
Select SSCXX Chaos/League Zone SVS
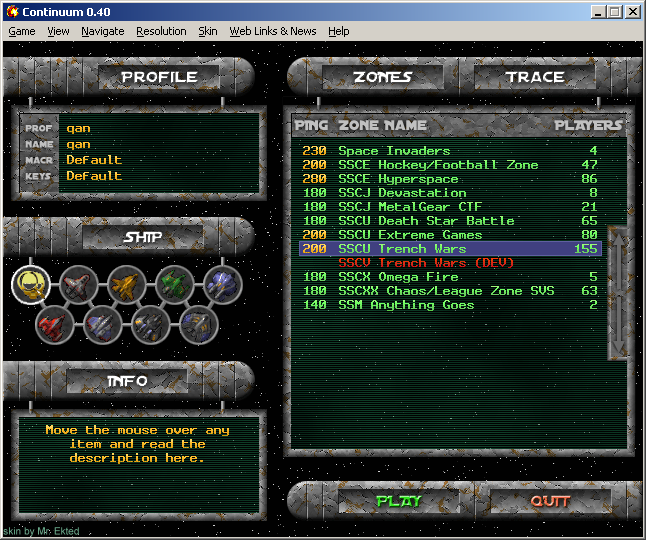pyautogui.click(x=446, y=291)
